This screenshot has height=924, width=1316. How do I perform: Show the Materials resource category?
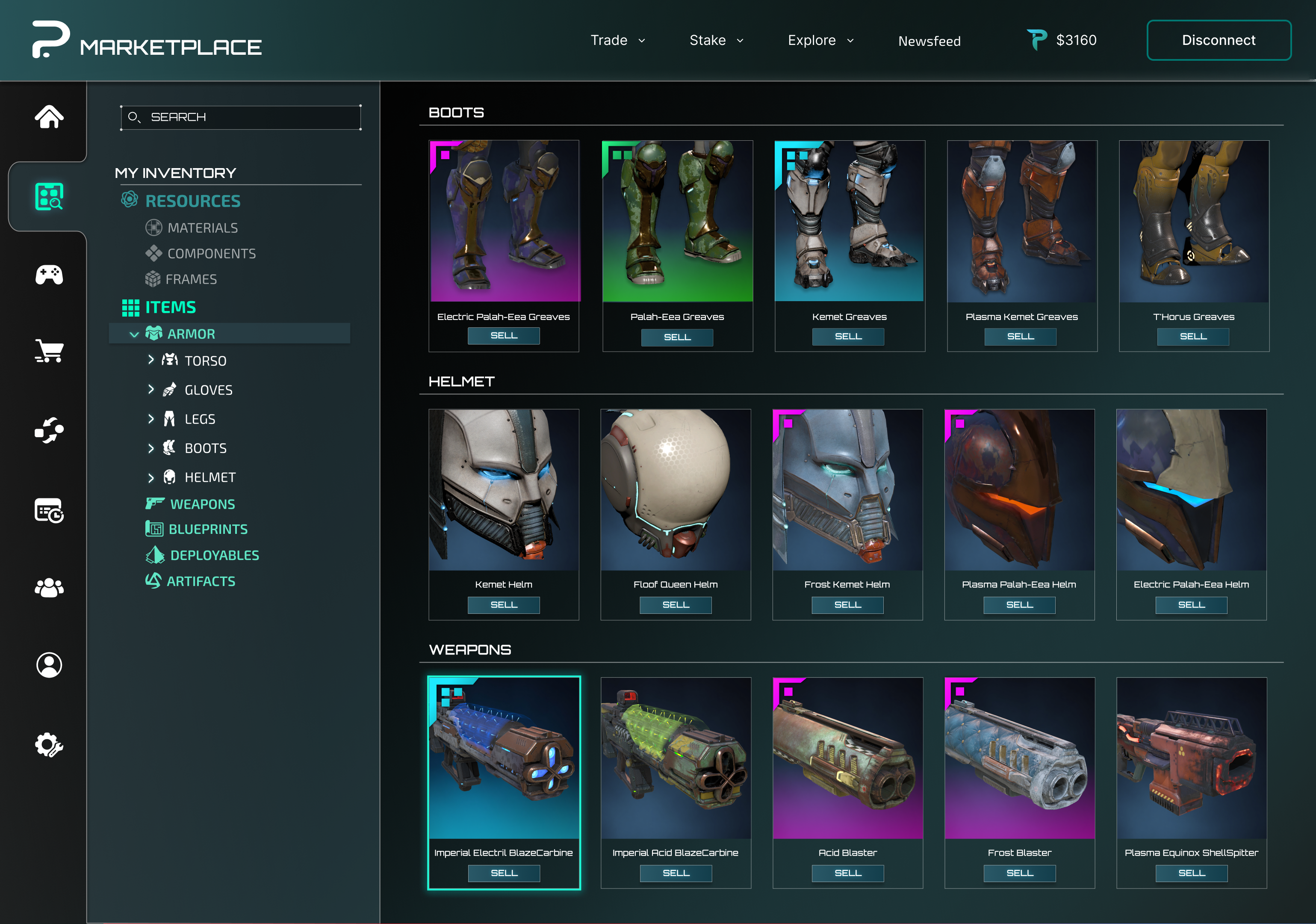(202, 228)
